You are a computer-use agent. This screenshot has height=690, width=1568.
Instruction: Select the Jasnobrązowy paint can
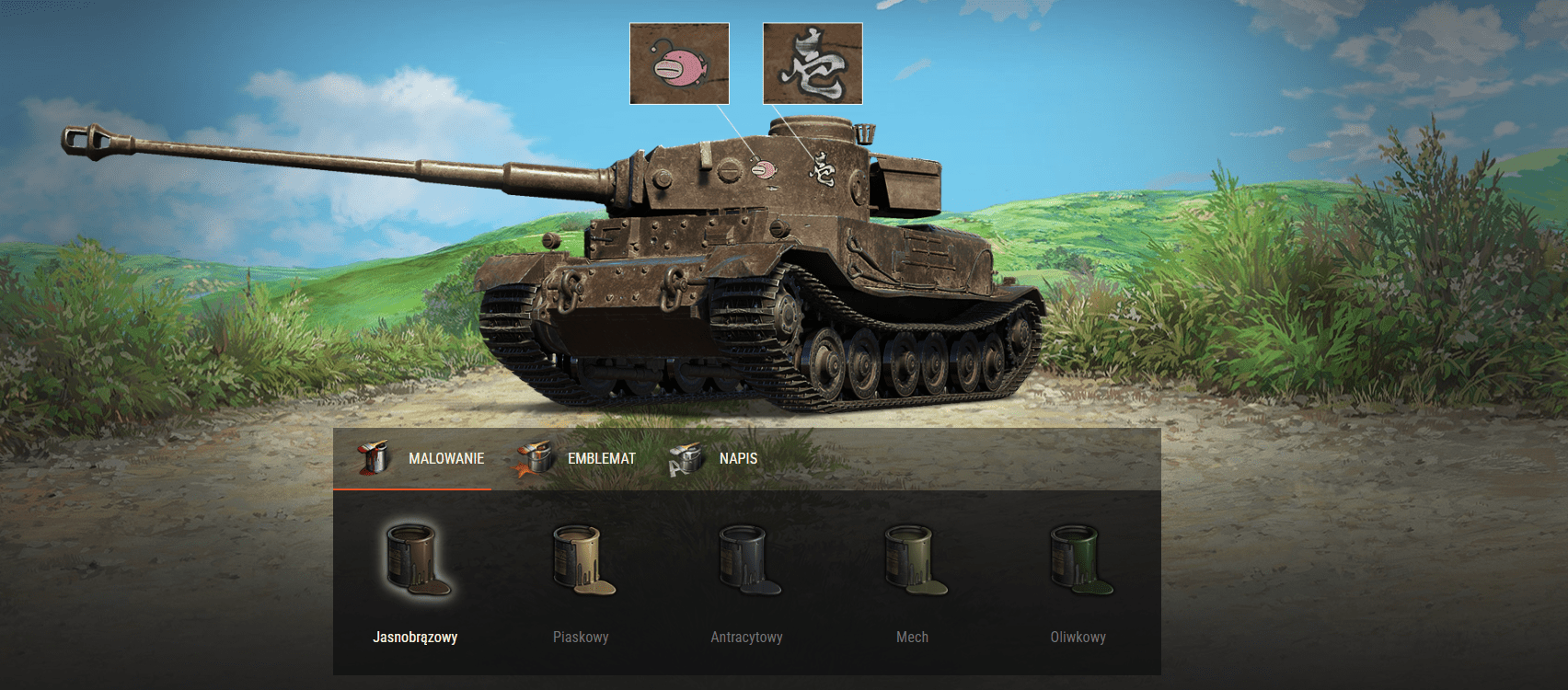tap(415, 563)
